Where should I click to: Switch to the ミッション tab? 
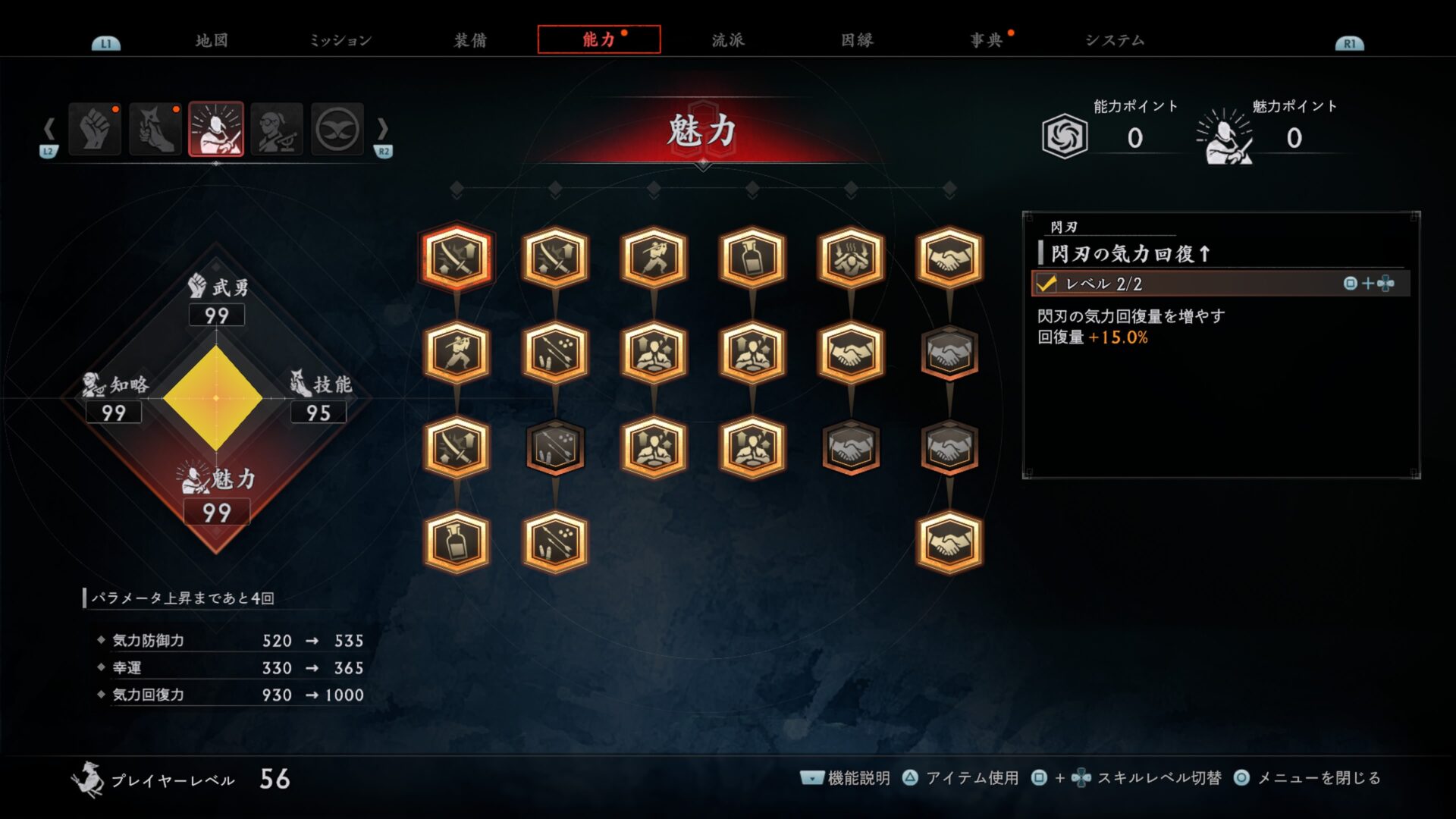[340, 40]
